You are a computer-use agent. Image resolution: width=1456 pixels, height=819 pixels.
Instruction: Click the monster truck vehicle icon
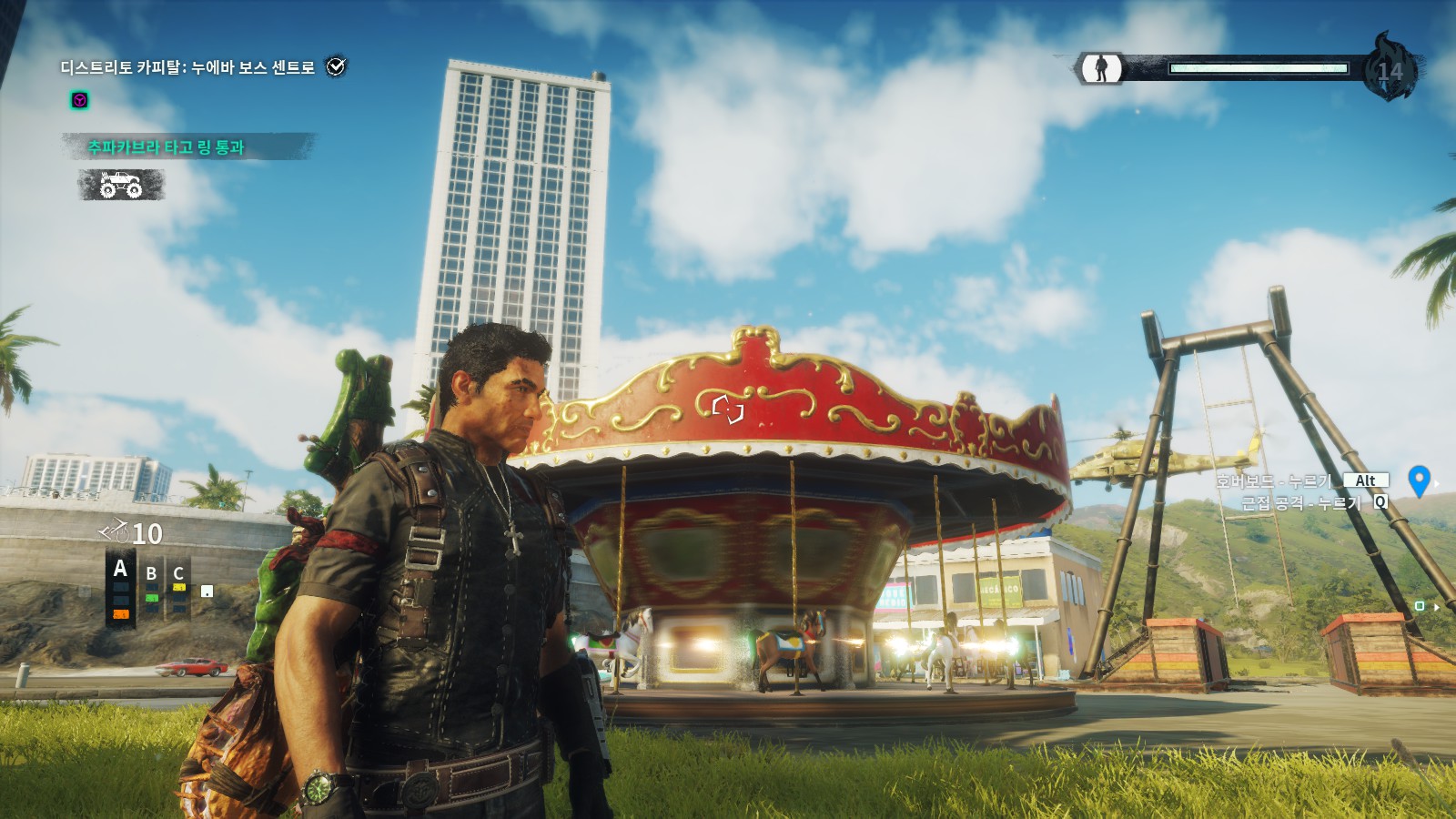click(121, 185)
